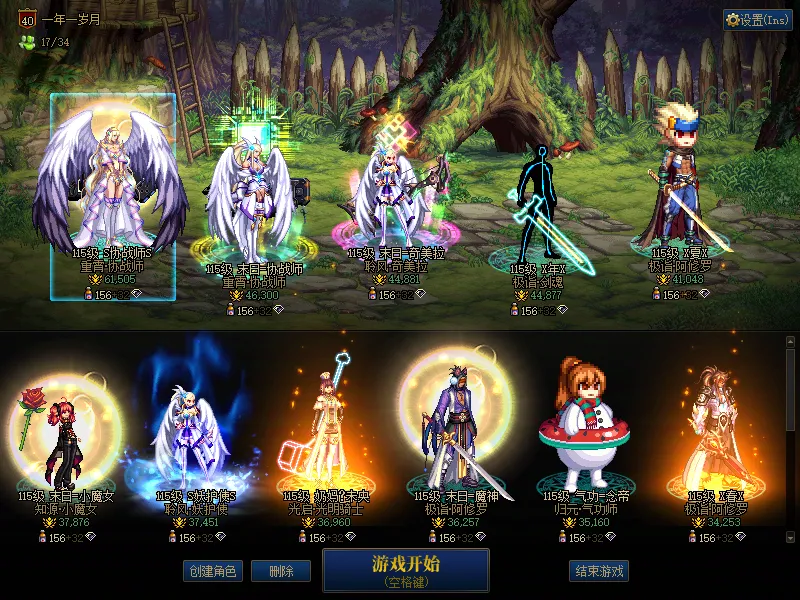Exit using the 结束游戏 button

598,571
